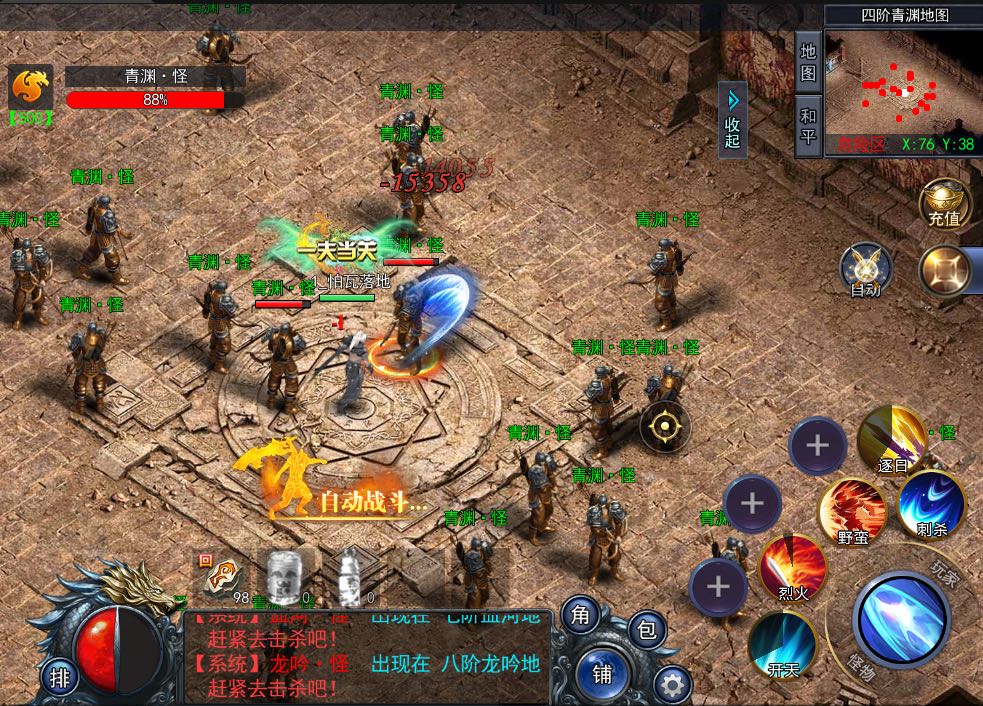Tap the large blue basic attack button

pyautogui.click(x=899, y=617)
